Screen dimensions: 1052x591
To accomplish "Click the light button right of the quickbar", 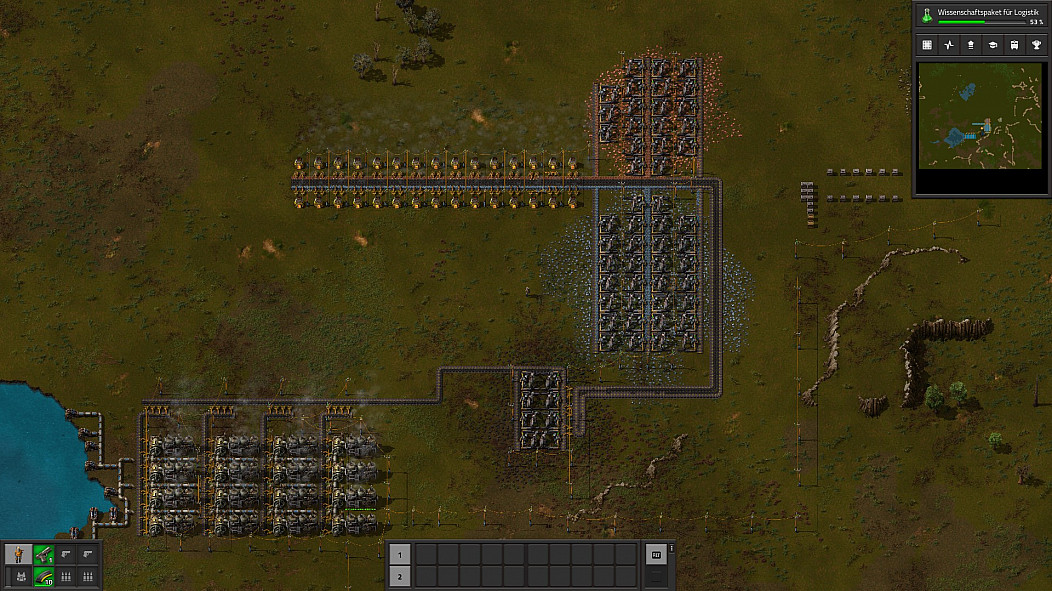I will click(x=657, y=554).
